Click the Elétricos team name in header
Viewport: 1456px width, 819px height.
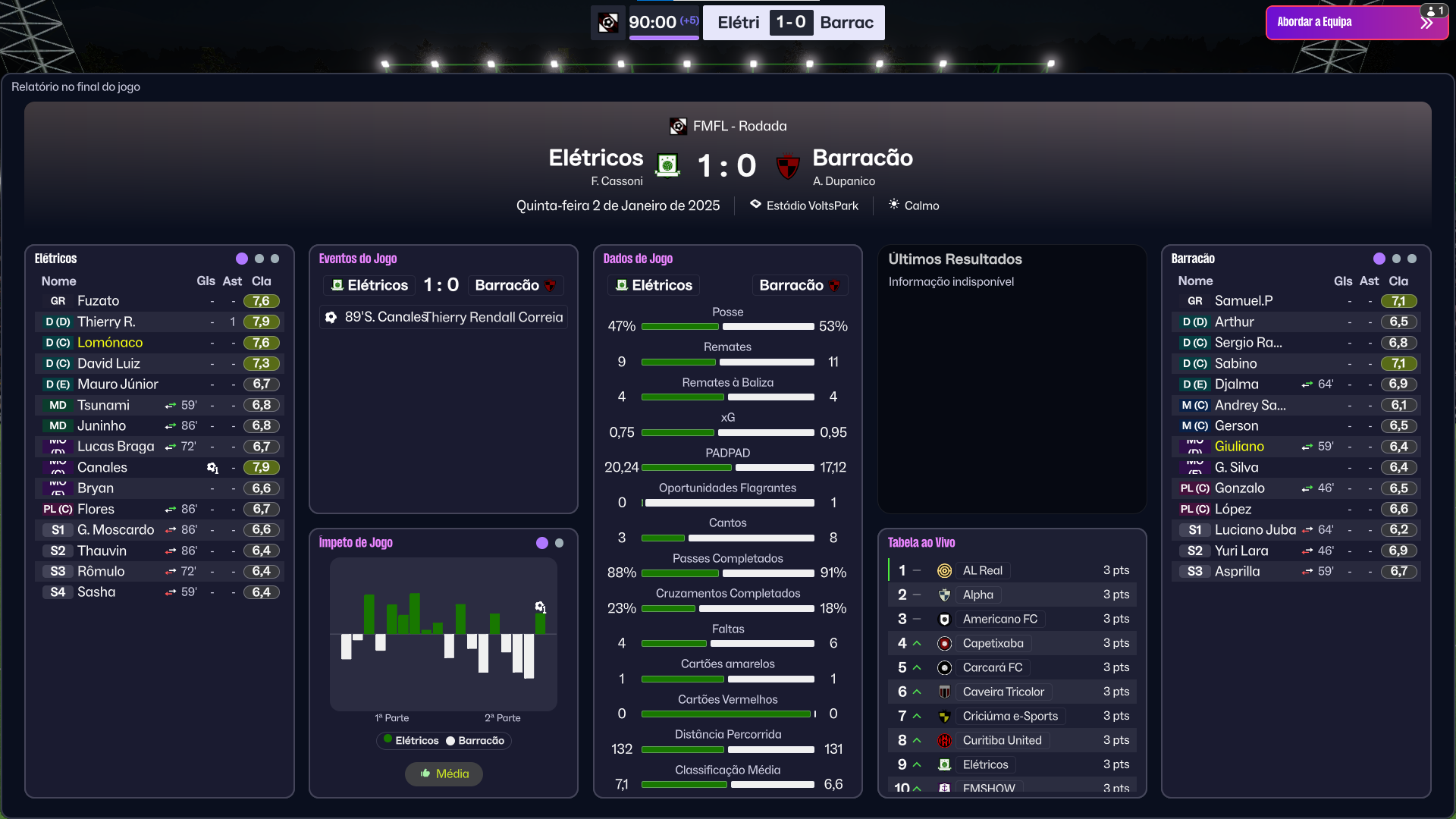(x=596, y=158)
